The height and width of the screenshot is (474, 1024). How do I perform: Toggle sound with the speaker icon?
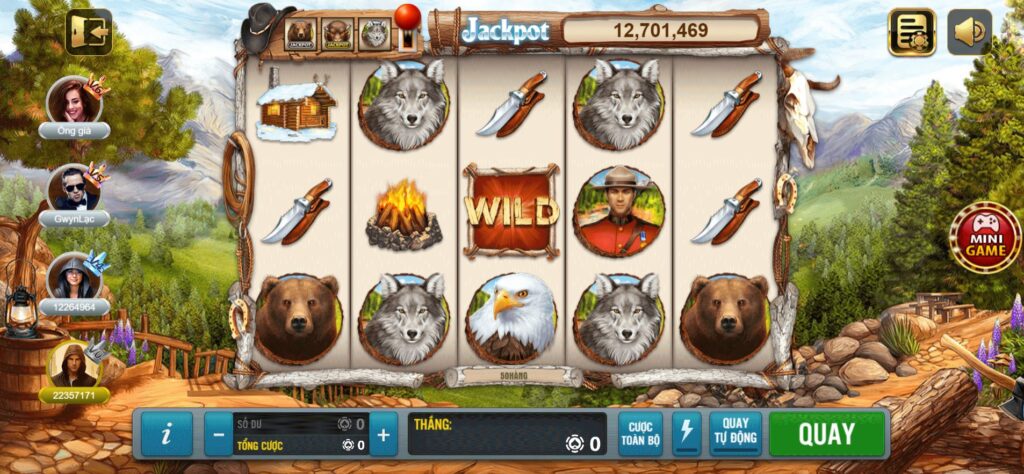coord(969,33)
